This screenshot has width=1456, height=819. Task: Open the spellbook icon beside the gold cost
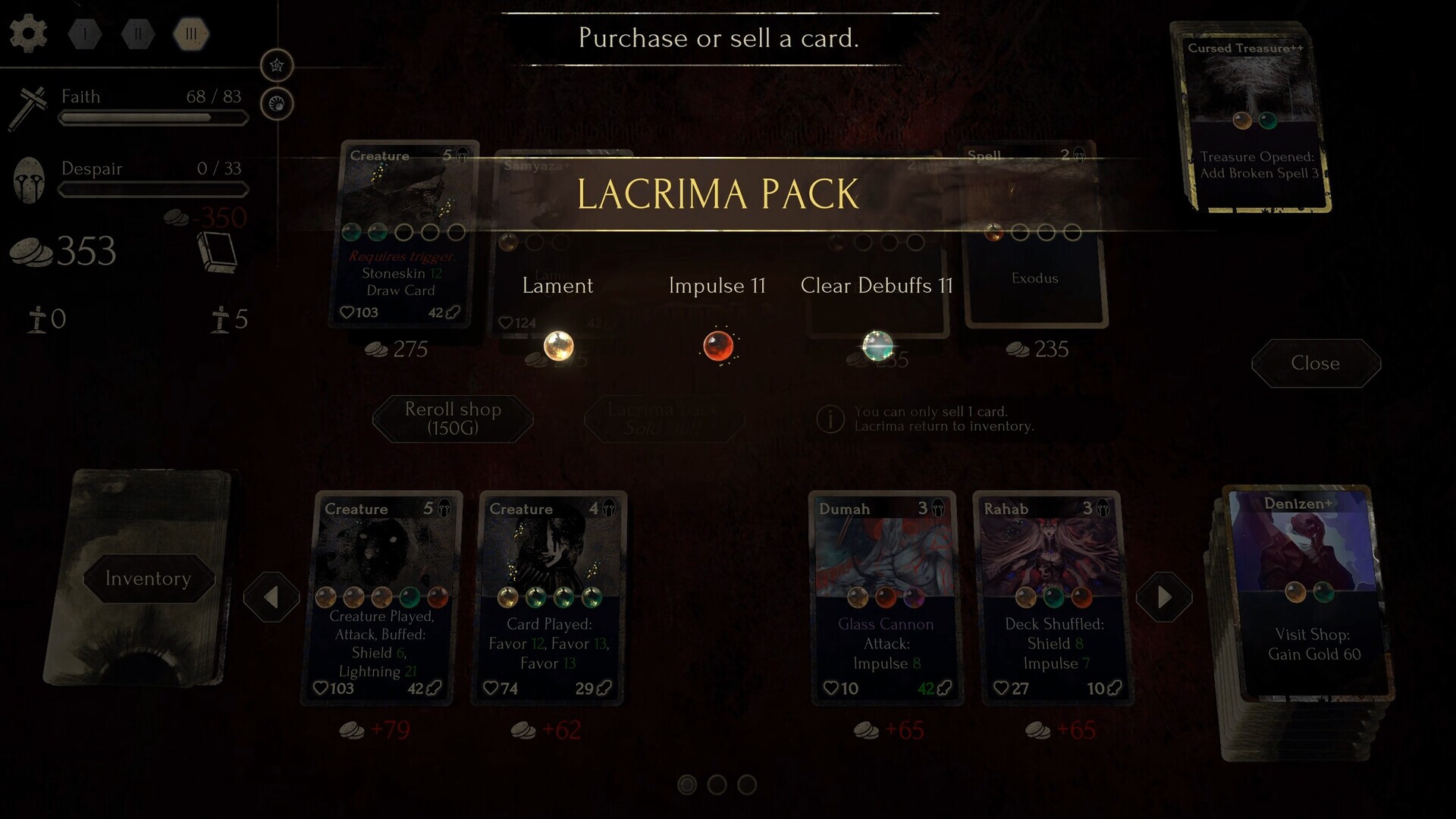(221, 253)
